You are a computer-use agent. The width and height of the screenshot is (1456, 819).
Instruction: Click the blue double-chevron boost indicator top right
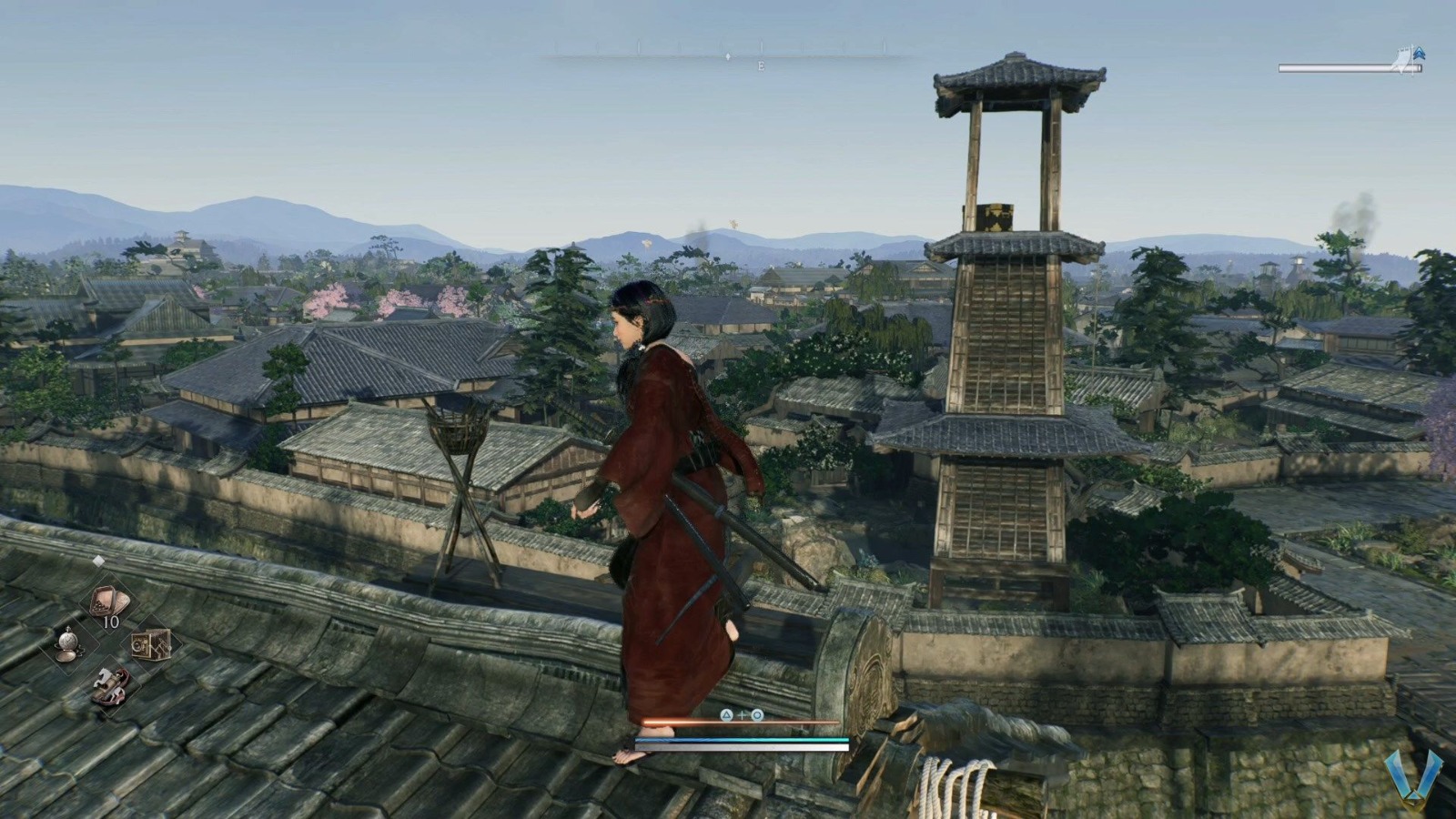point(1420,54)
